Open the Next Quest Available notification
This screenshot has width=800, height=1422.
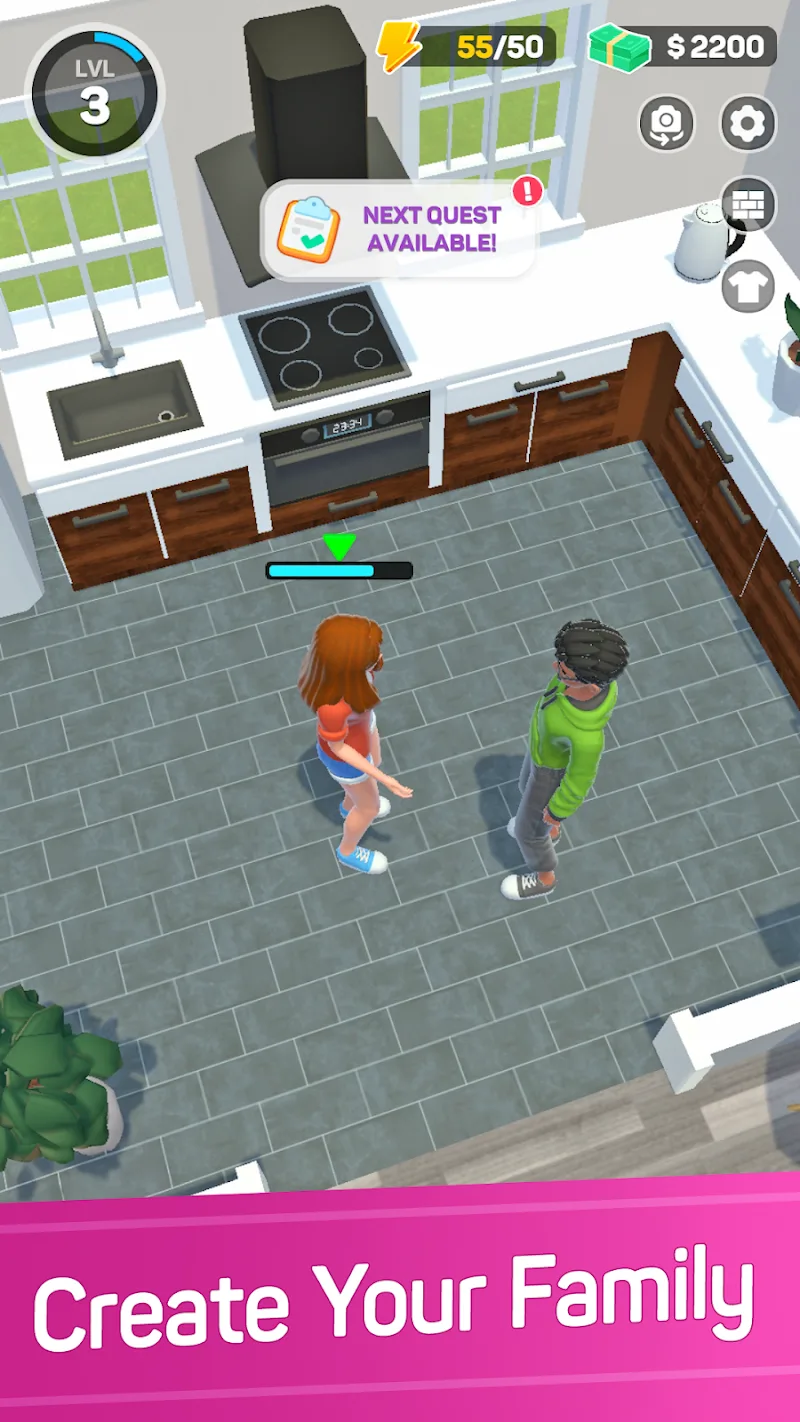tap(400, 229)
